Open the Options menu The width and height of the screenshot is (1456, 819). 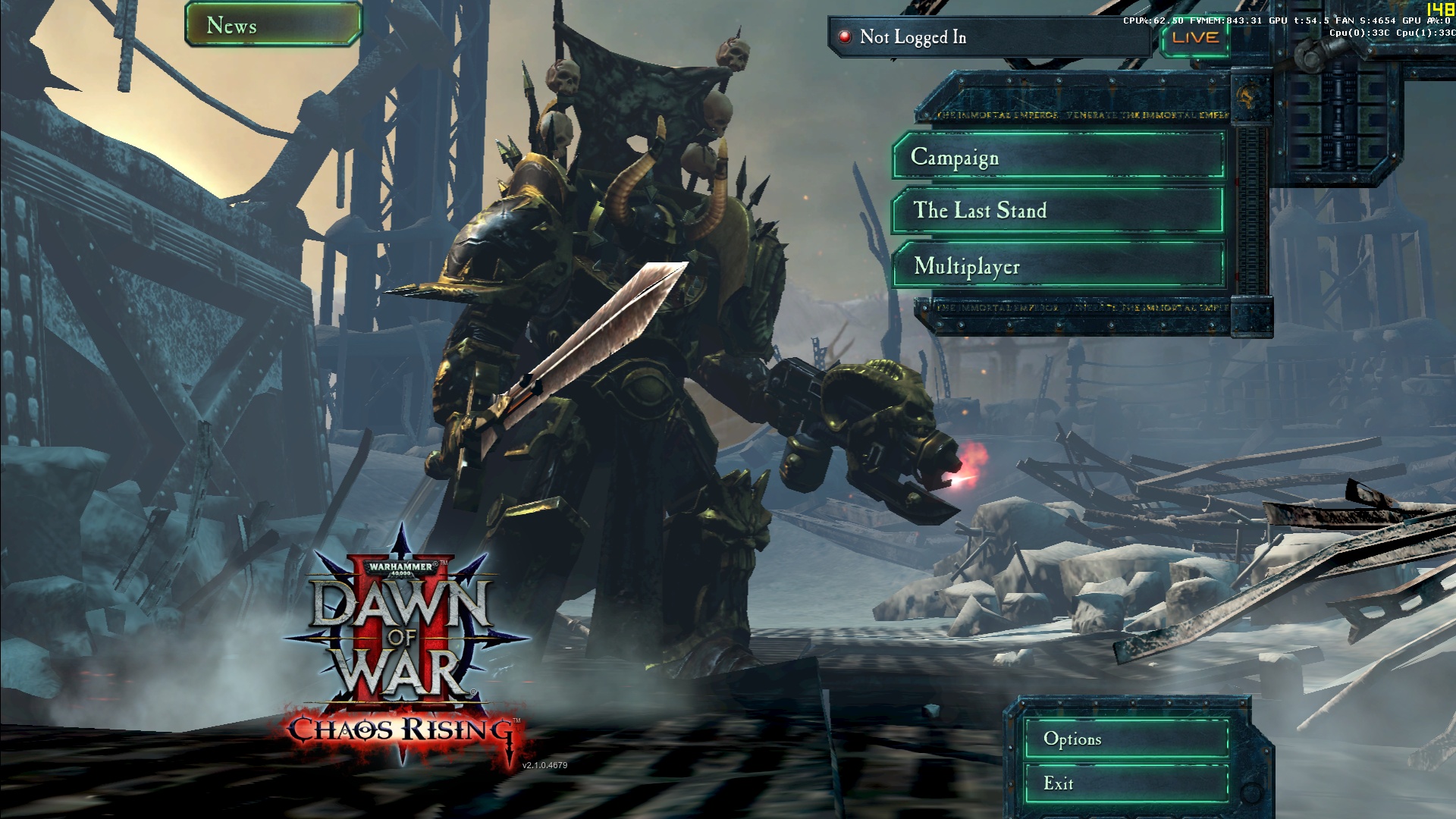(1125, 739)
